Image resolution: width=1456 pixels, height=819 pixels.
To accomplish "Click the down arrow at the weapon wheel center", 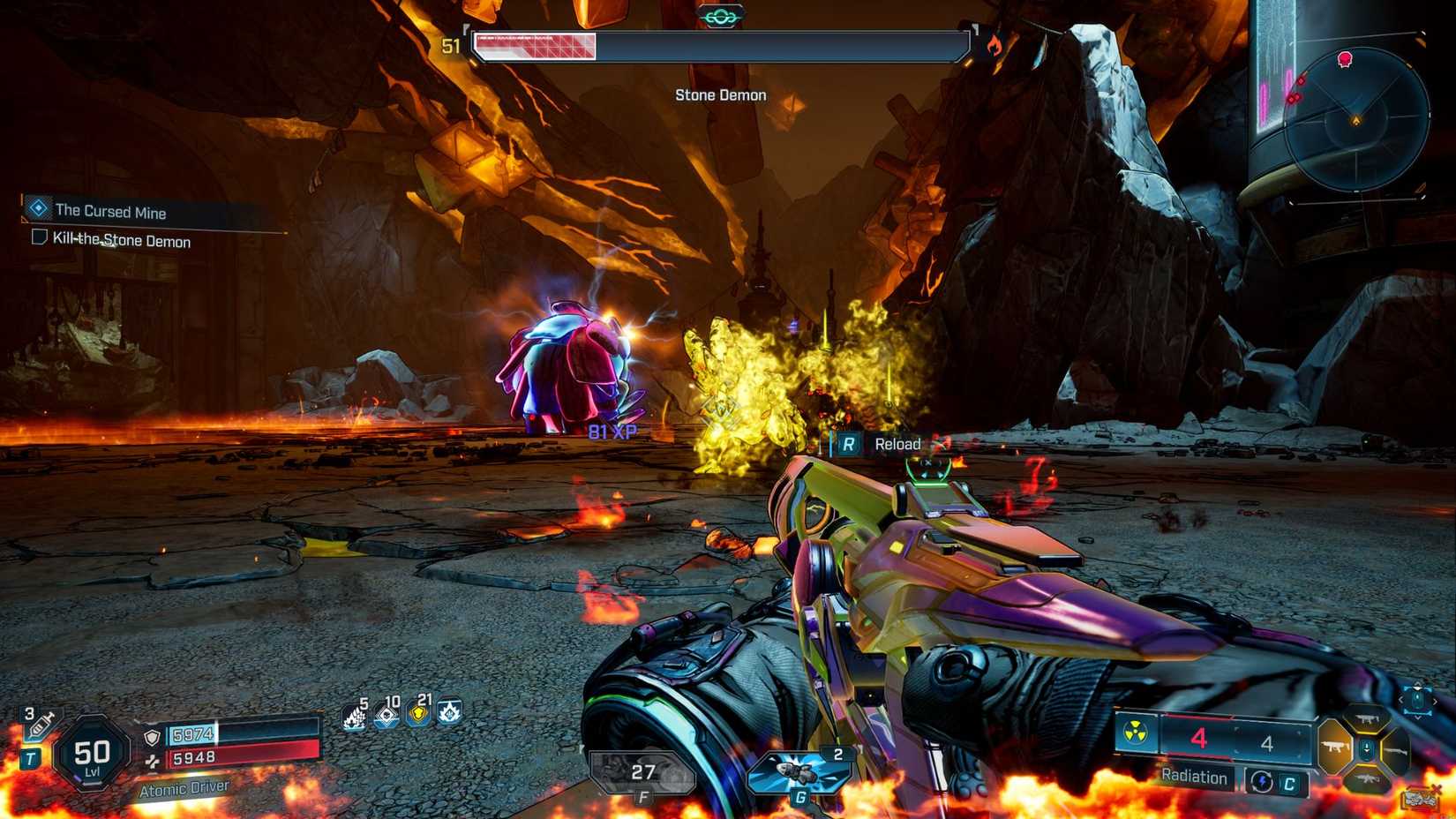I will [x=1367, y=748].
